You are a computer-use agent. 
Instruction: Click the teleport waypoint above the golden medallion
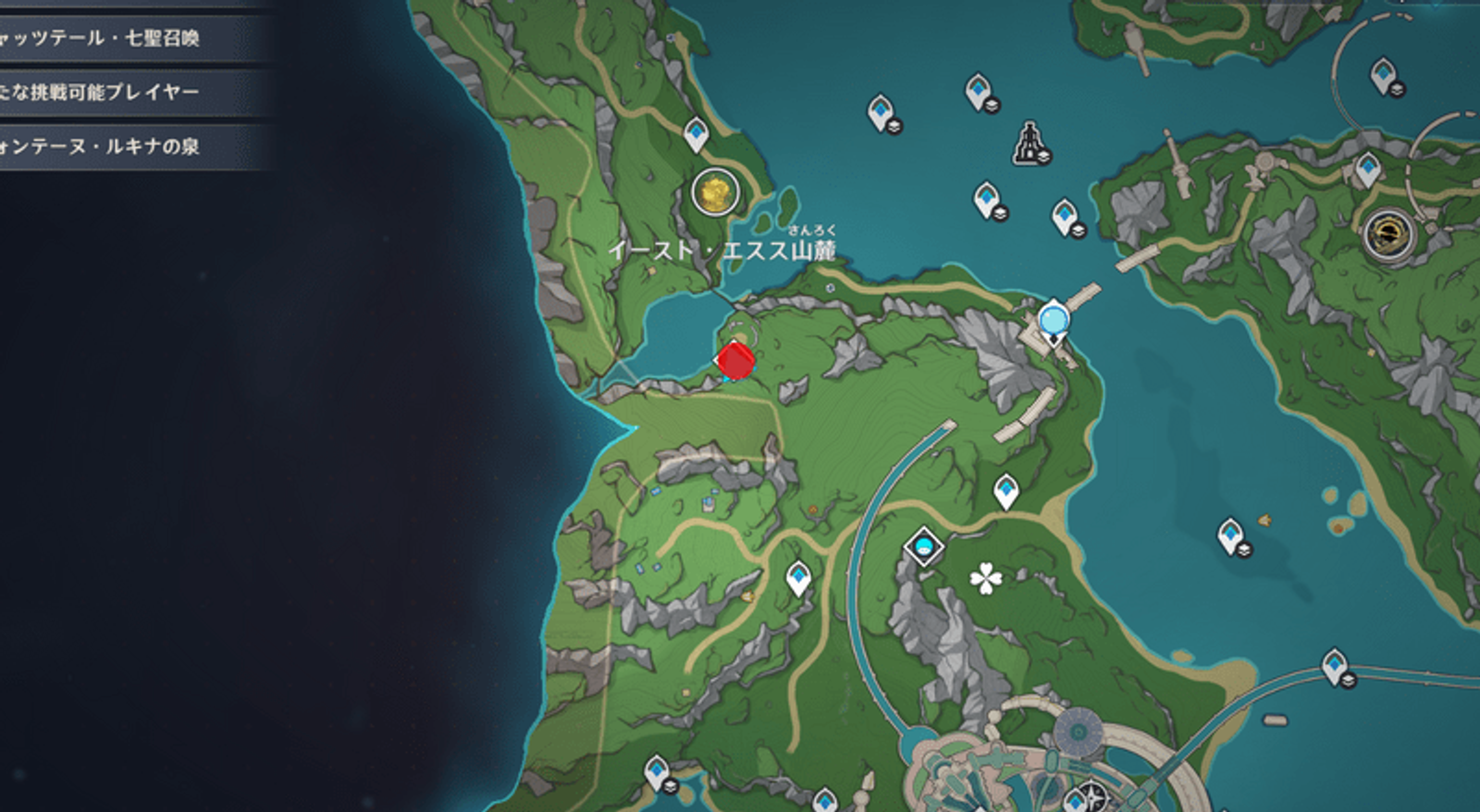[x=697, y=134]
